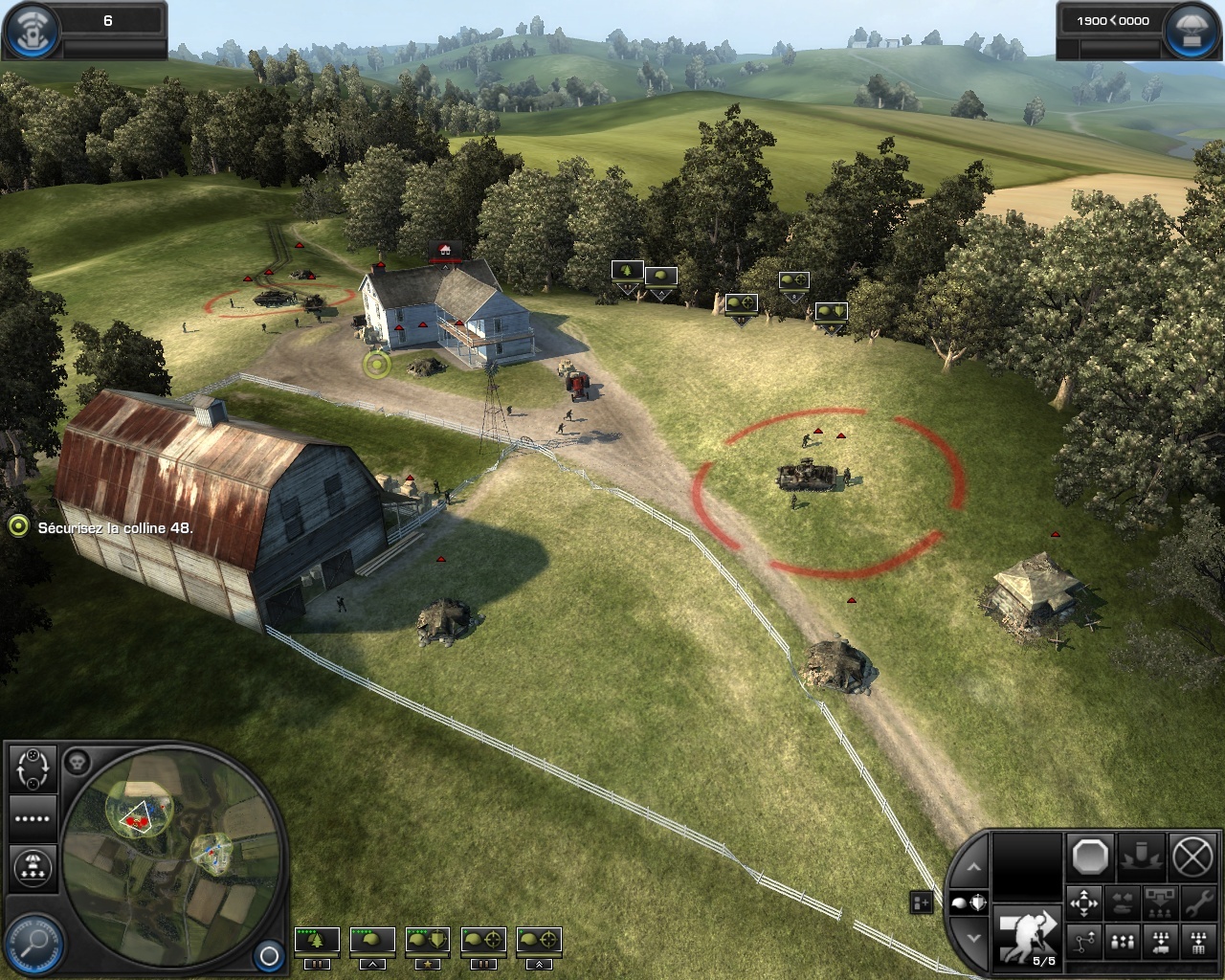Select the crossed-circle cancel command

pos(1192,857)
